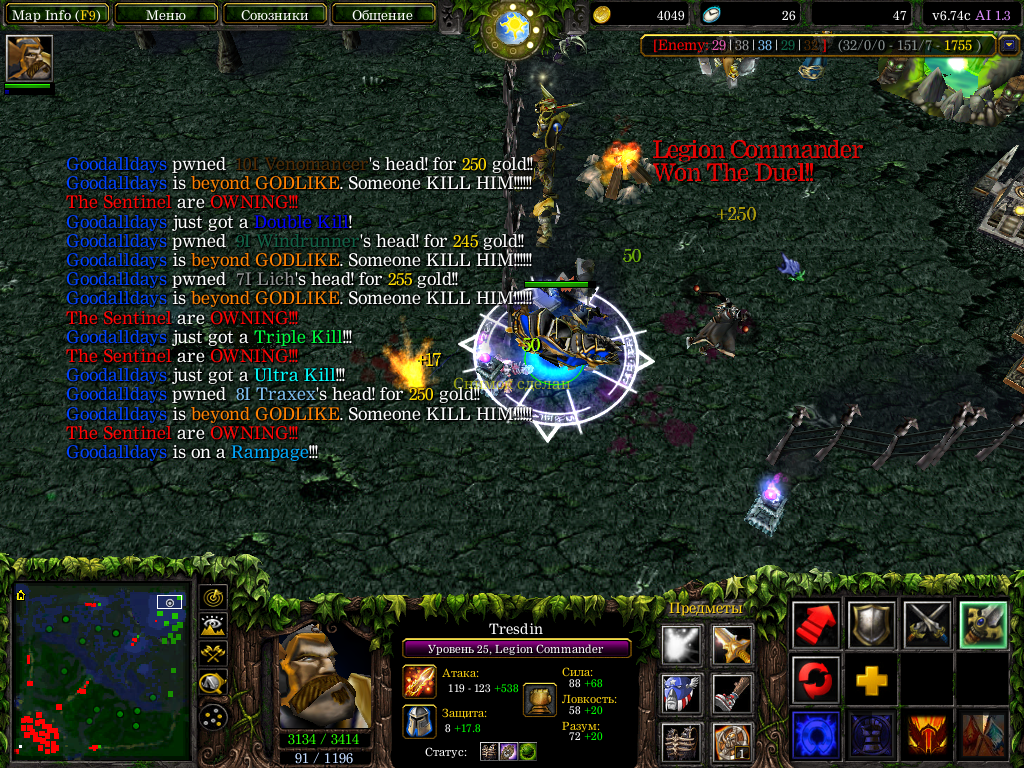This screenshot has height=768, width=1024.
Task: Open hero abilities with the yellow plus
Action: point(871,681)
